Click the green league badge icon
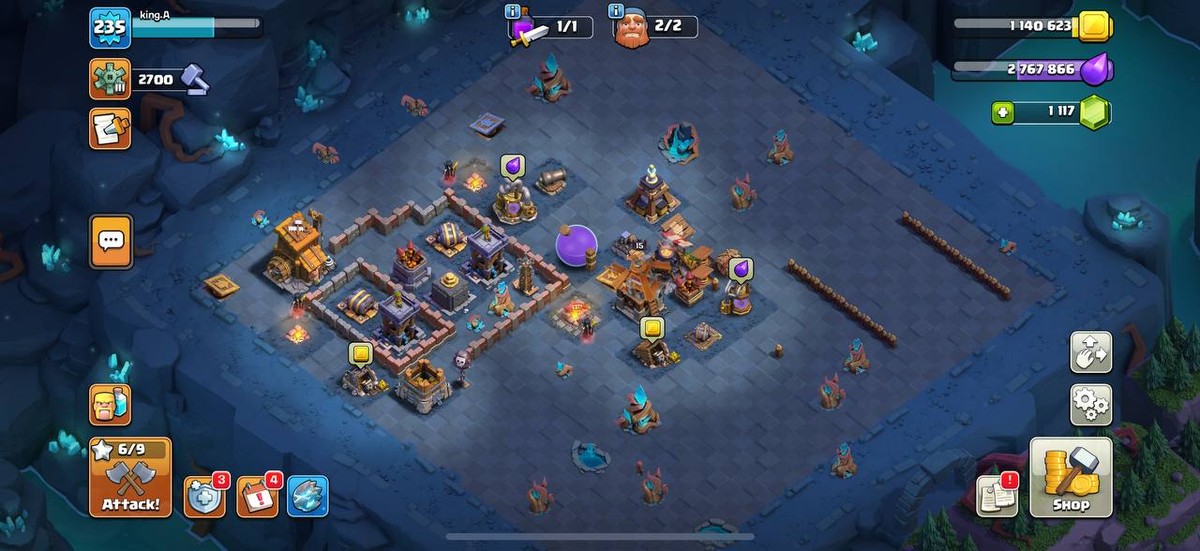The image size is (1200, 551). [110, 79]
